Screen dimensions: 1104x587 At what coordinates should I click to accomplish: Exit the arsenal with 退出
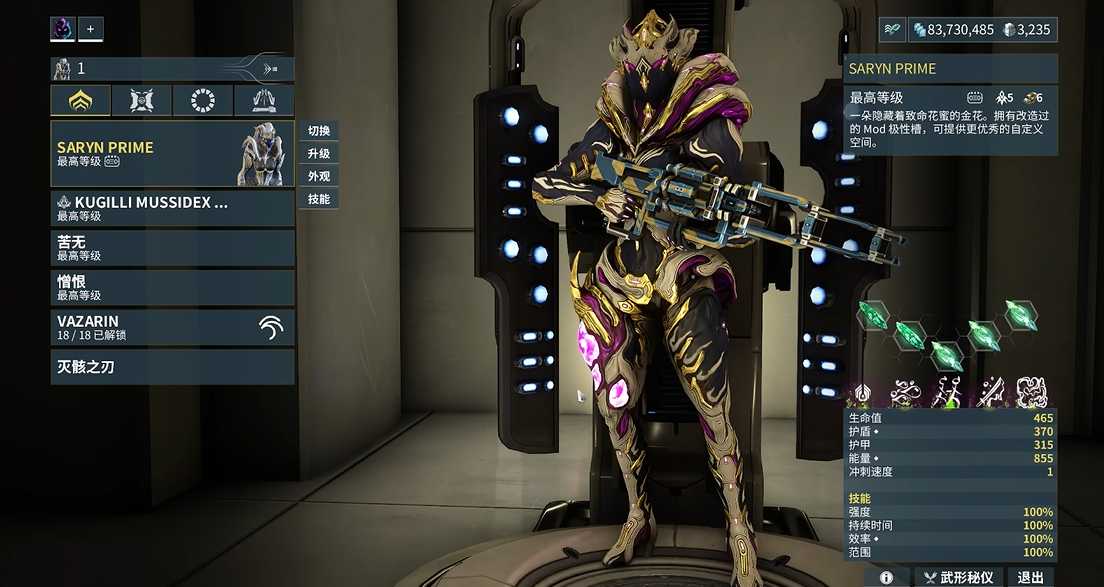click(1030, 577)
